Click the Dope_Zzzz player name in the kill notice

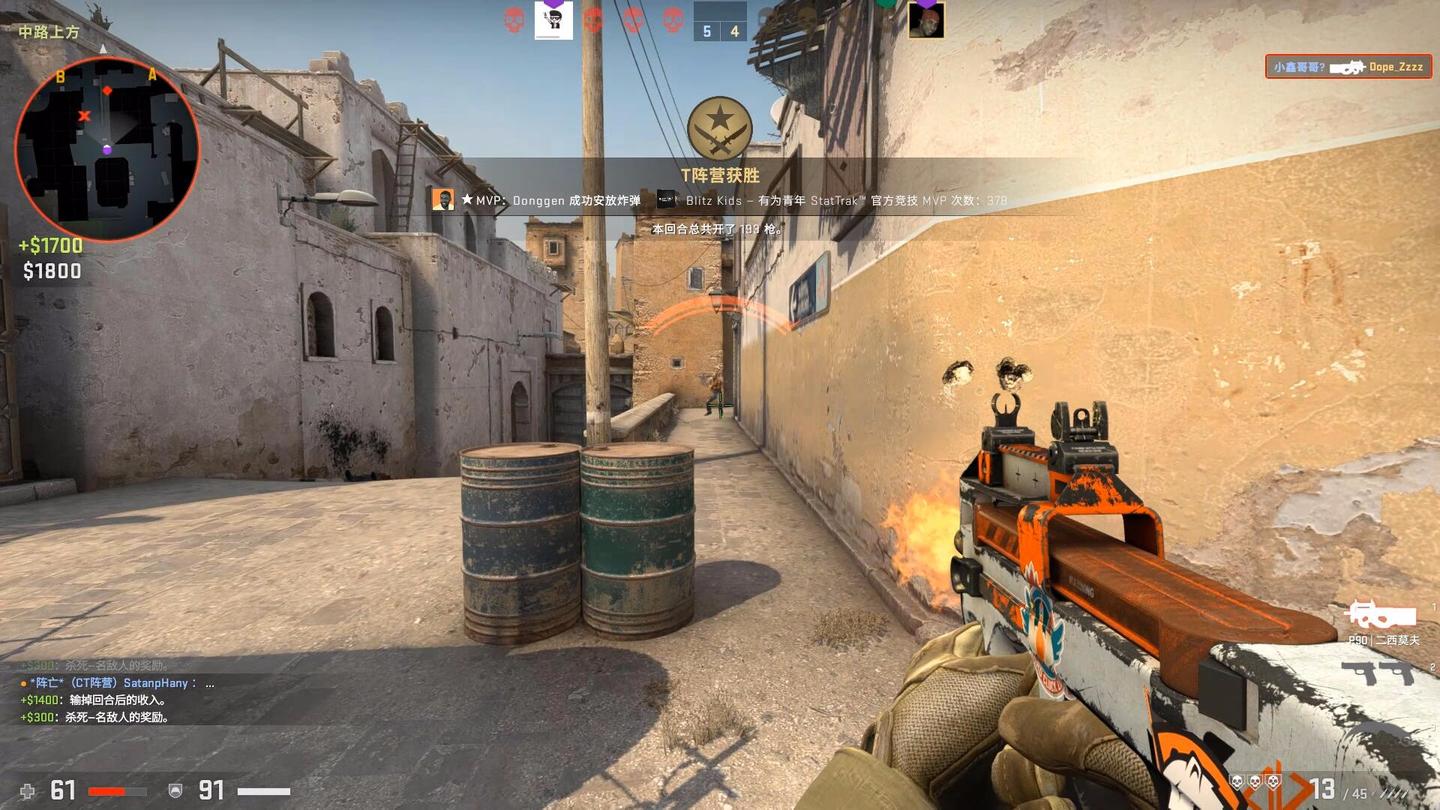coord(1396,66)
